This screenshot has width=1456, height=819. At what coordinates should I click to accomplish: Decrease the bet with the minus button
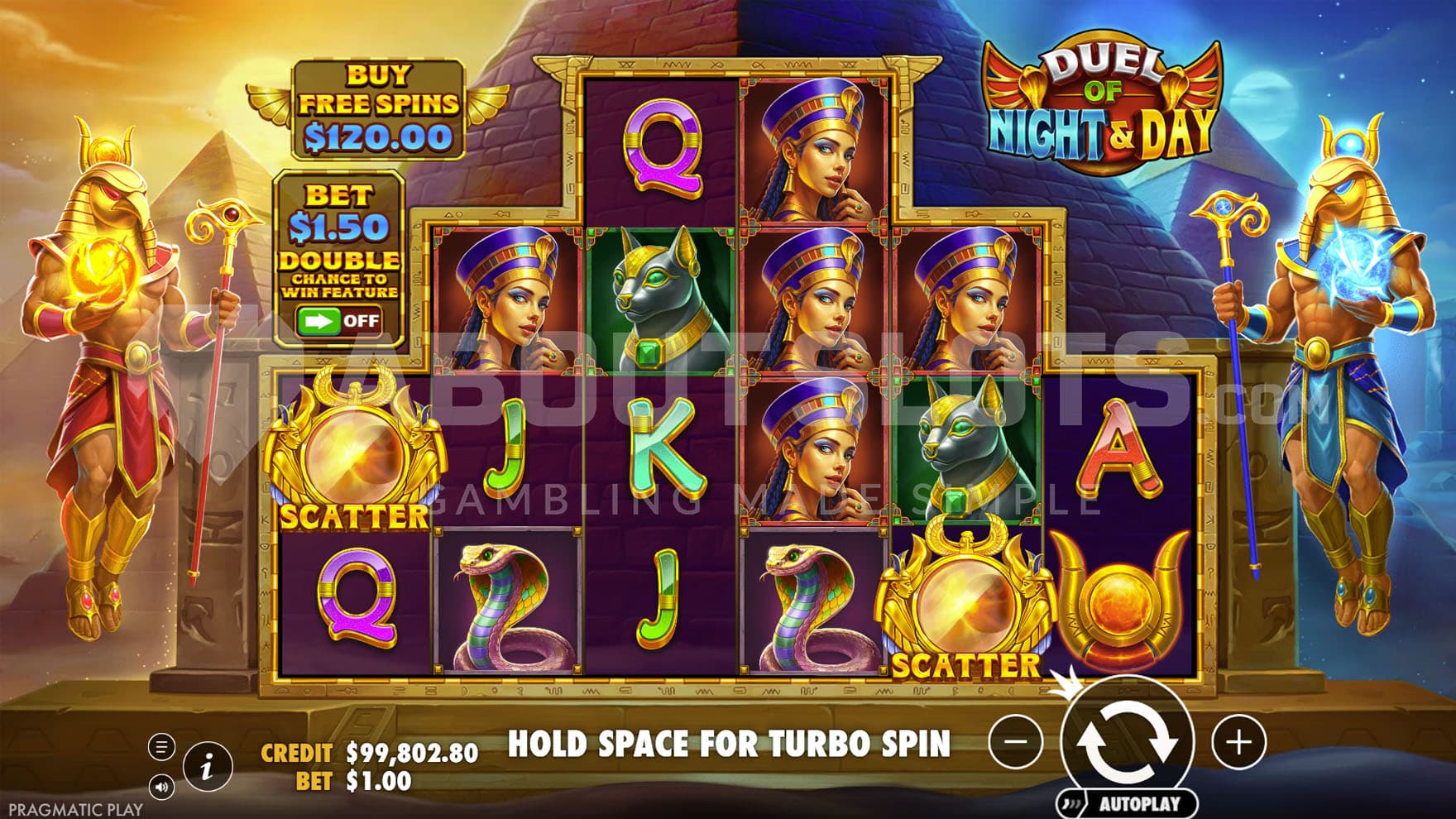1015,742
